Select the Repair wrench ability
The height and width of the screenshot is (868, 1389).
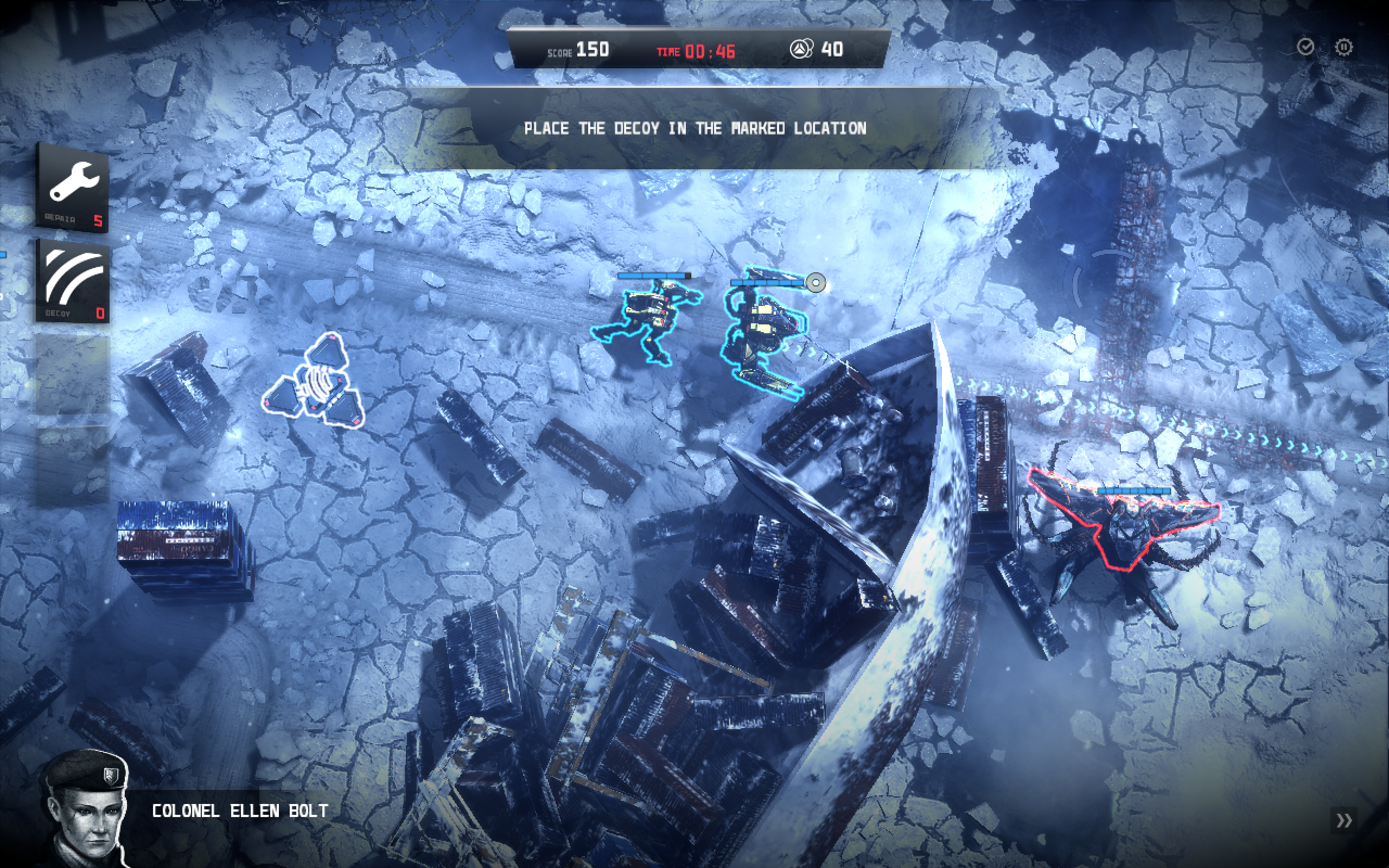[73, 187]
